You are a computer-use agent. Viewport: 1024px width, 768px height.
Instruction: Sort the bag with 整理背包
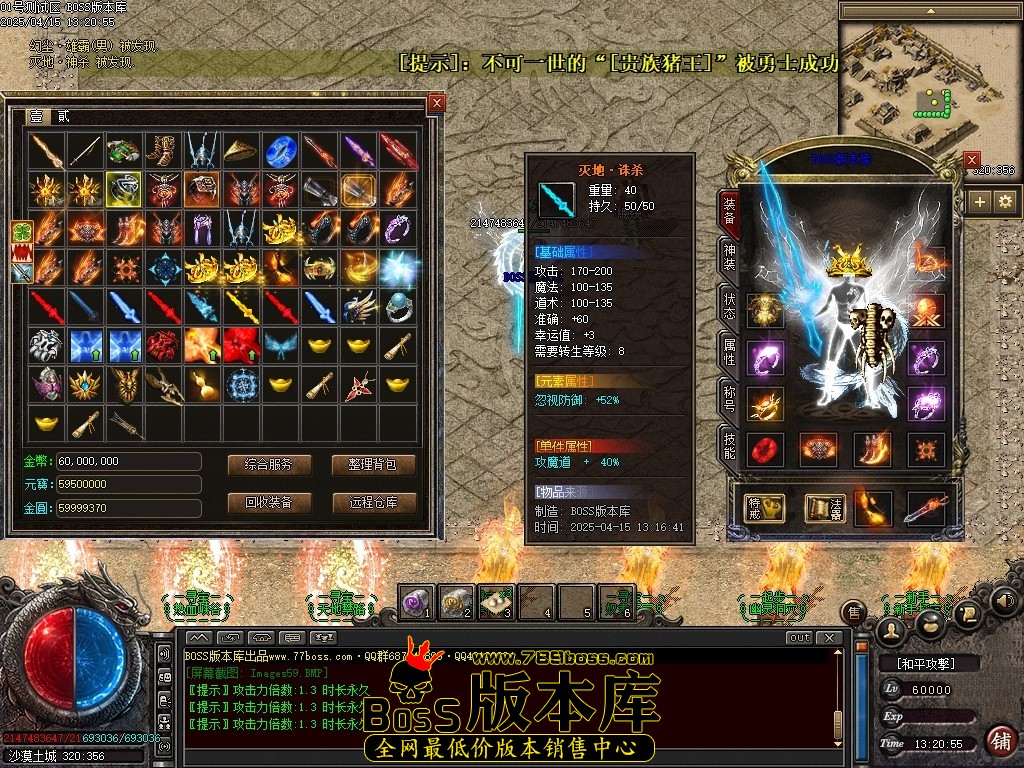pos(373,465)
